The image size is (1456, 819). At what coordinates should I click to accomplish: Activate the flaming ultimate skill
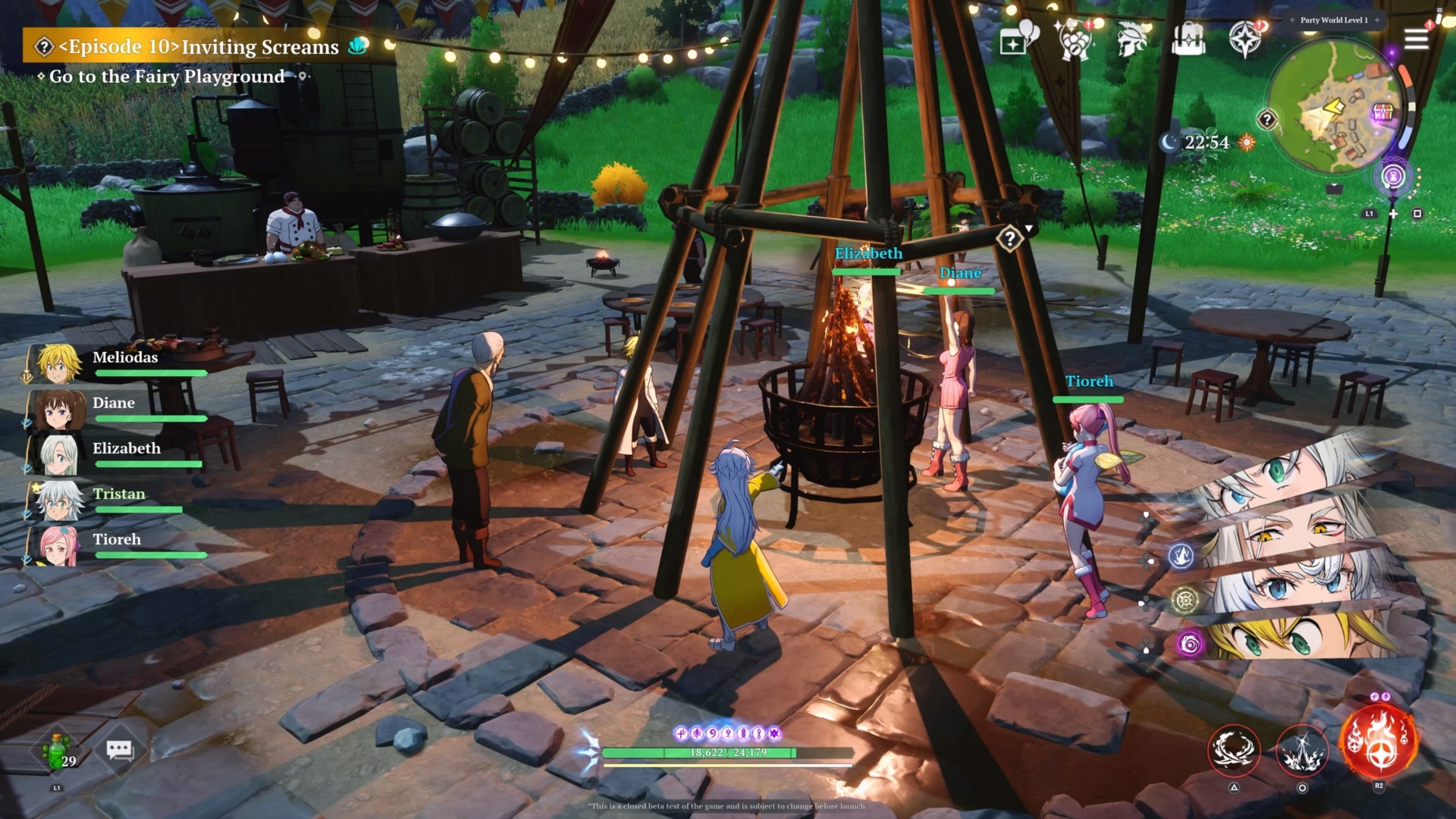click(x=1378, y=740)
